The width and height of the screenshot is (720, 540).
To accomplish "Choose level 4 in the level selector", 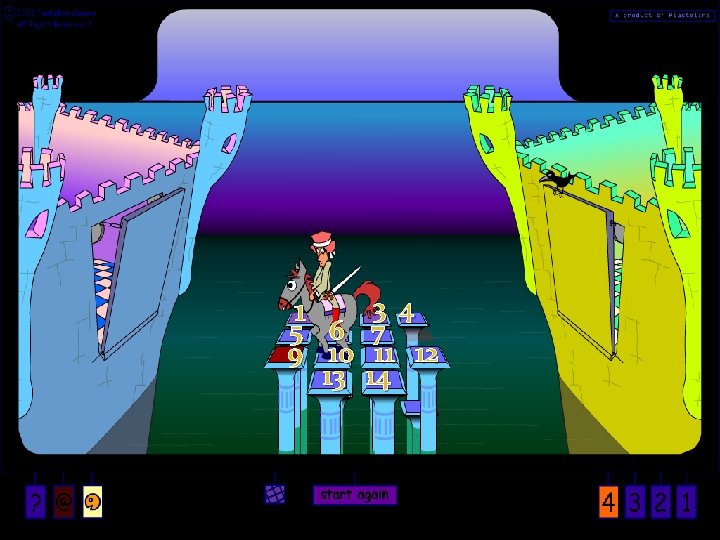I will click(608, 502).
